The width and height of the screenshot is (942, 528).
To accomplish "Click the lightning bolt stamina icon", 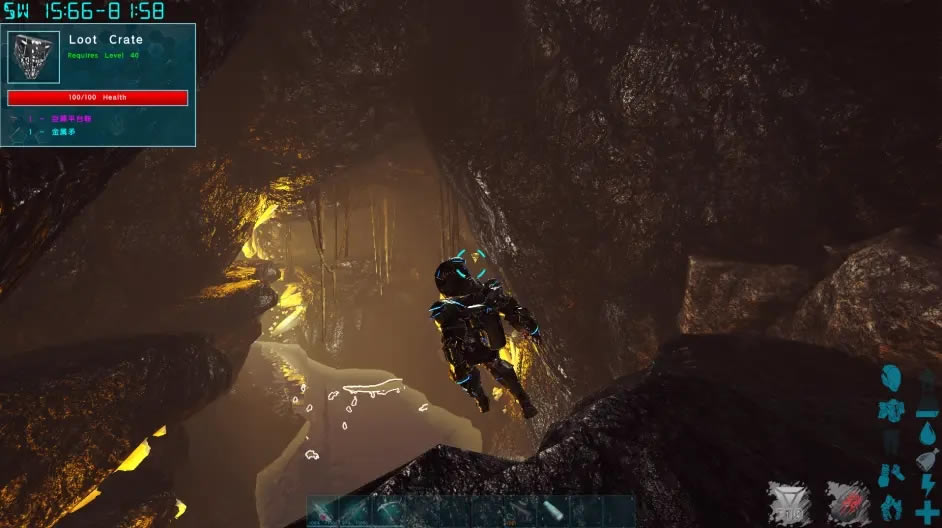I will pyautogui.click(x=927, y=485).
